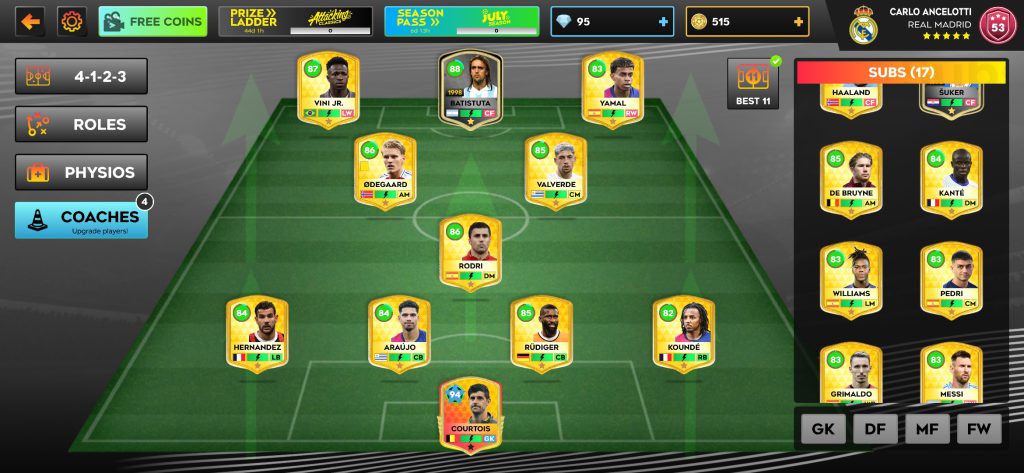
Task: Select the Courtois goalkeeper card
Action: point(470,412)
